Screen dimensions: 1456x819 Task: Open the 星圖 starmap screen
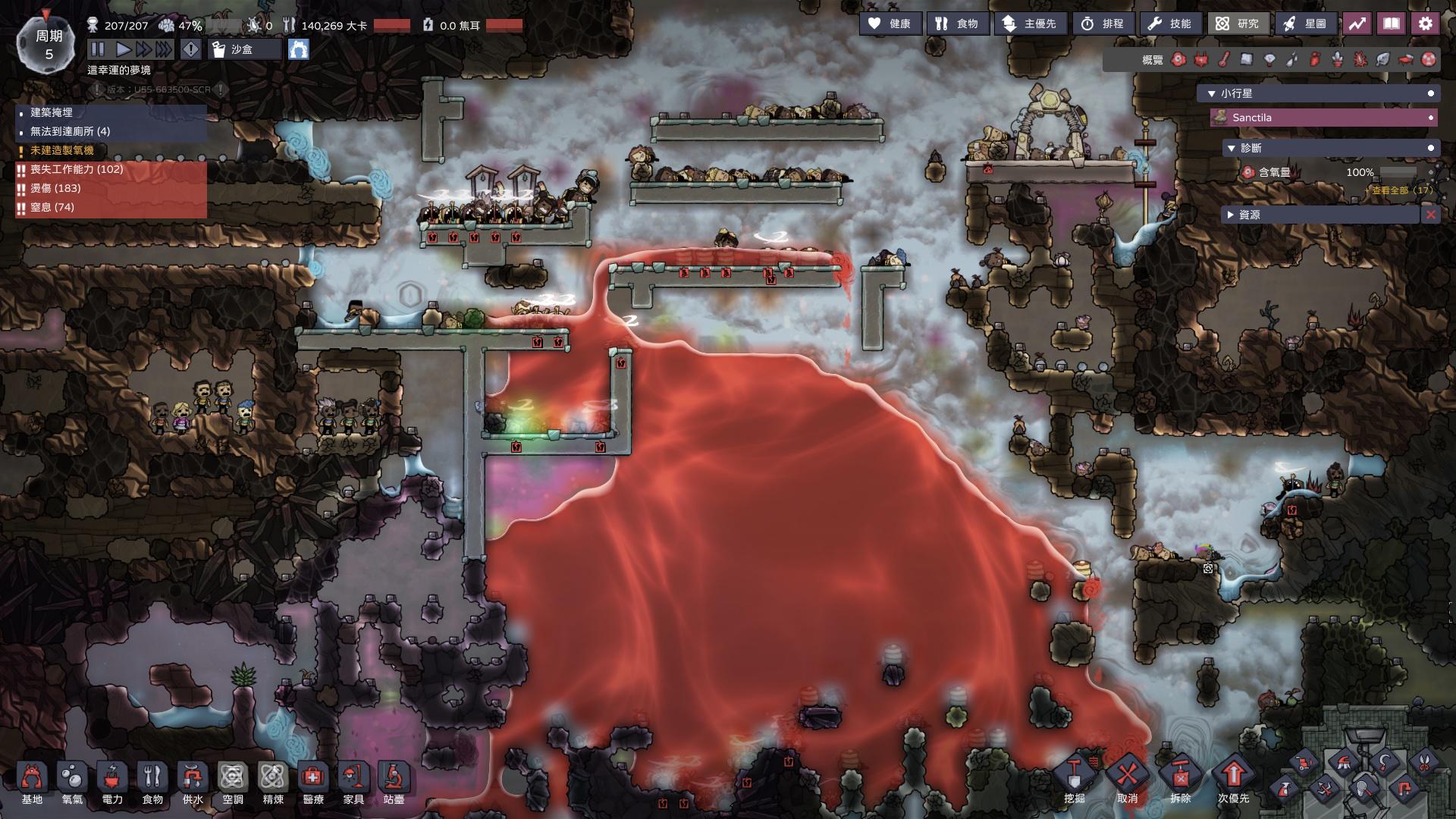pyautogui.click(x=1306, y=24)
